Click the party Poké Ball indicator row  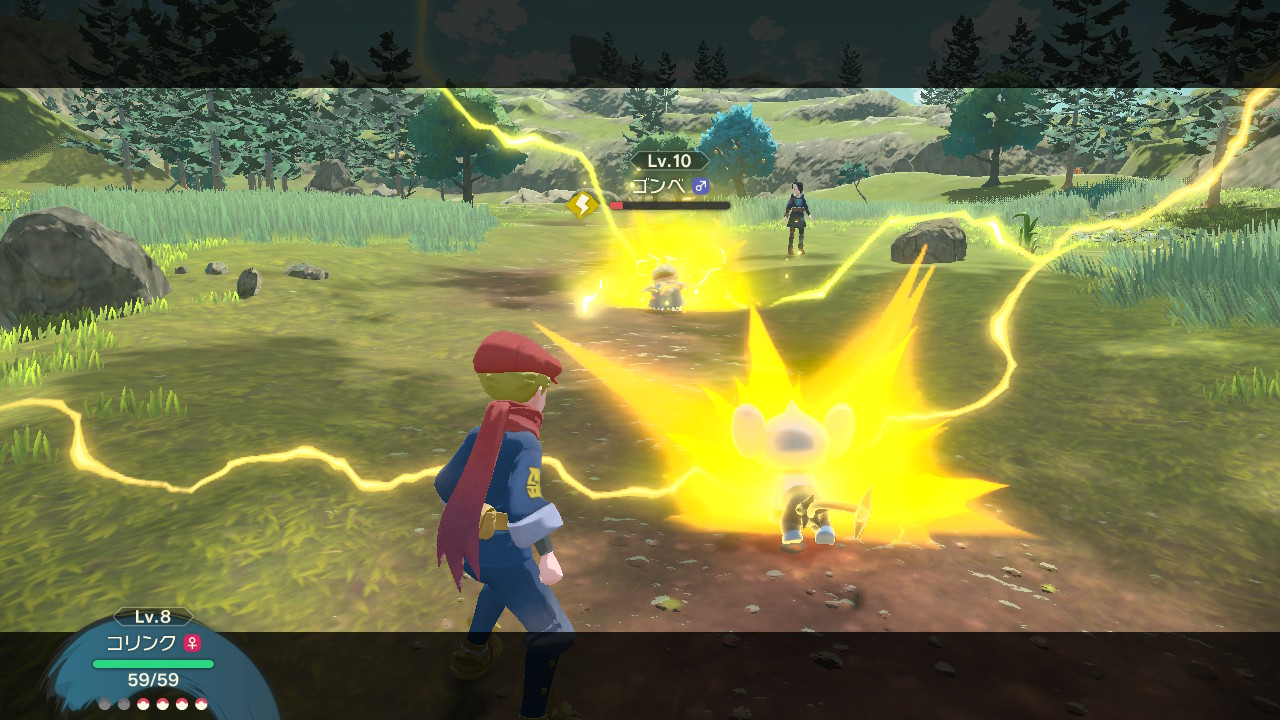click(153, 704)
